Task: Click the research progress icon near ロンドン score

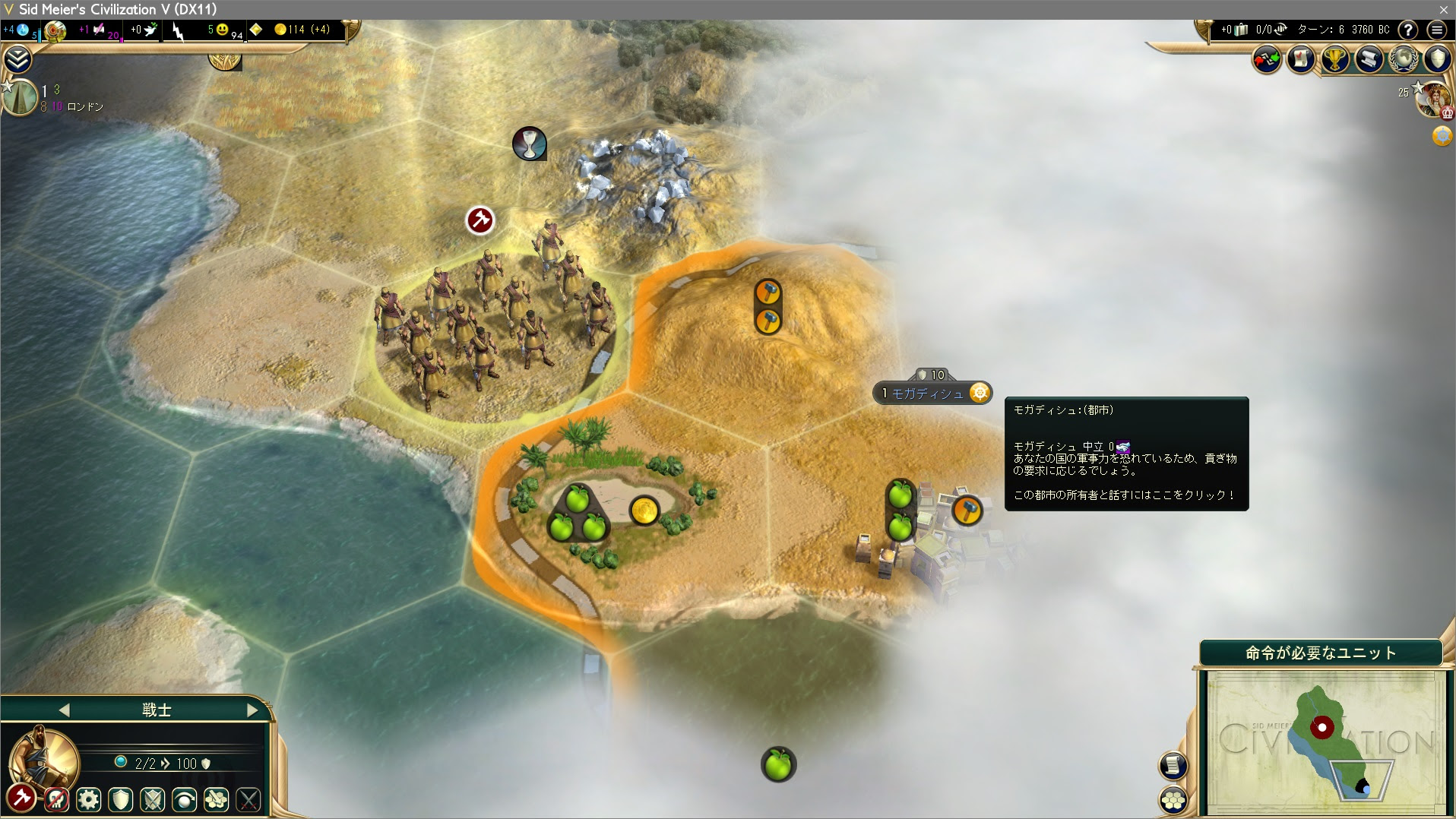Action: point(19,97)
